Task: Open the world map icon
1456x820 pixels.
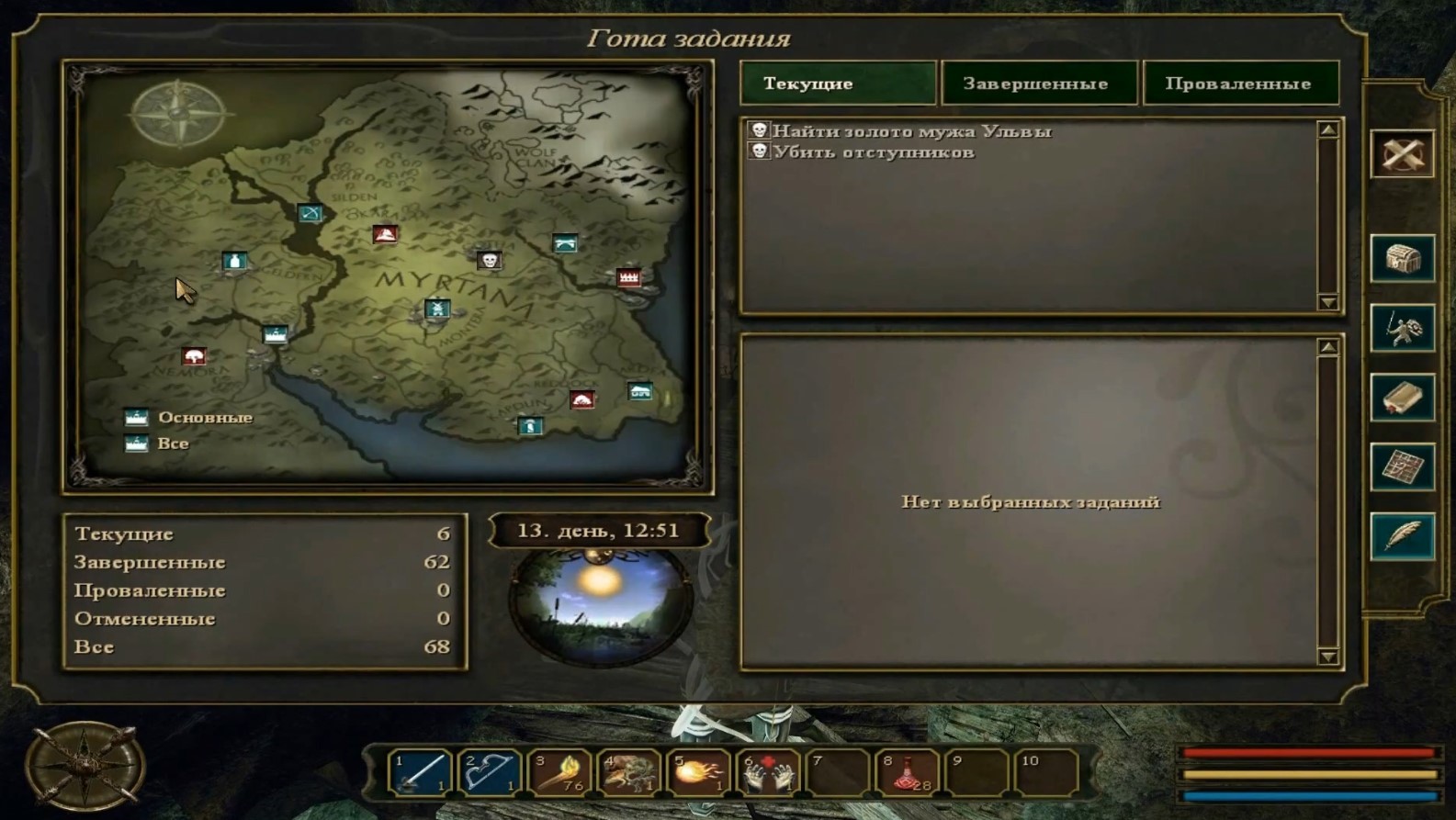Action: tap(1403, 467)
